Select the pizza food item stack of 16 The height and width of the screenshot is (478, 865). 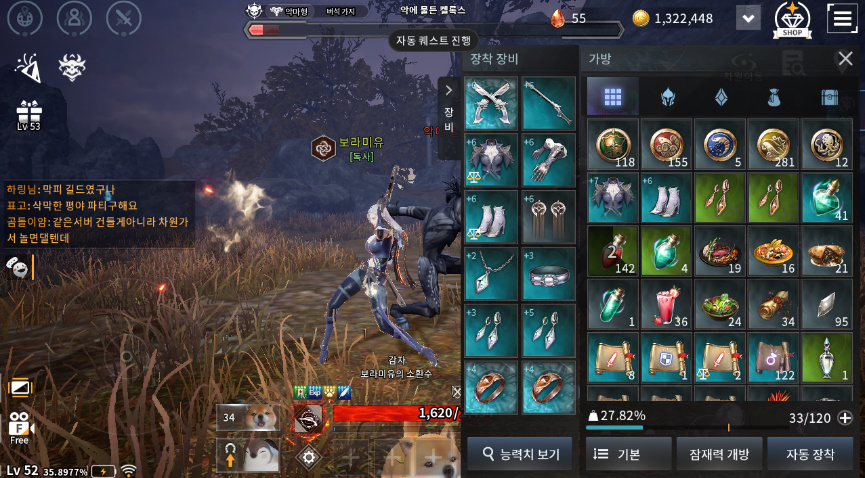point(773,251)
